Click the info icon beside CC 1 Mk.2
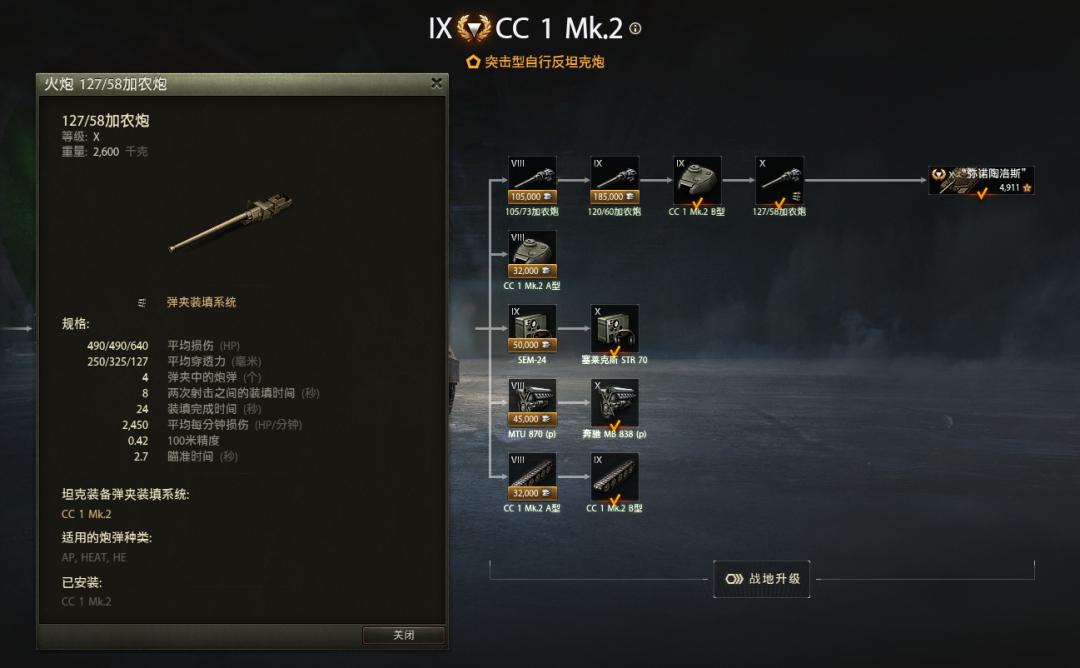Viewport: 1080px width, 668px height. coord(635,29)
